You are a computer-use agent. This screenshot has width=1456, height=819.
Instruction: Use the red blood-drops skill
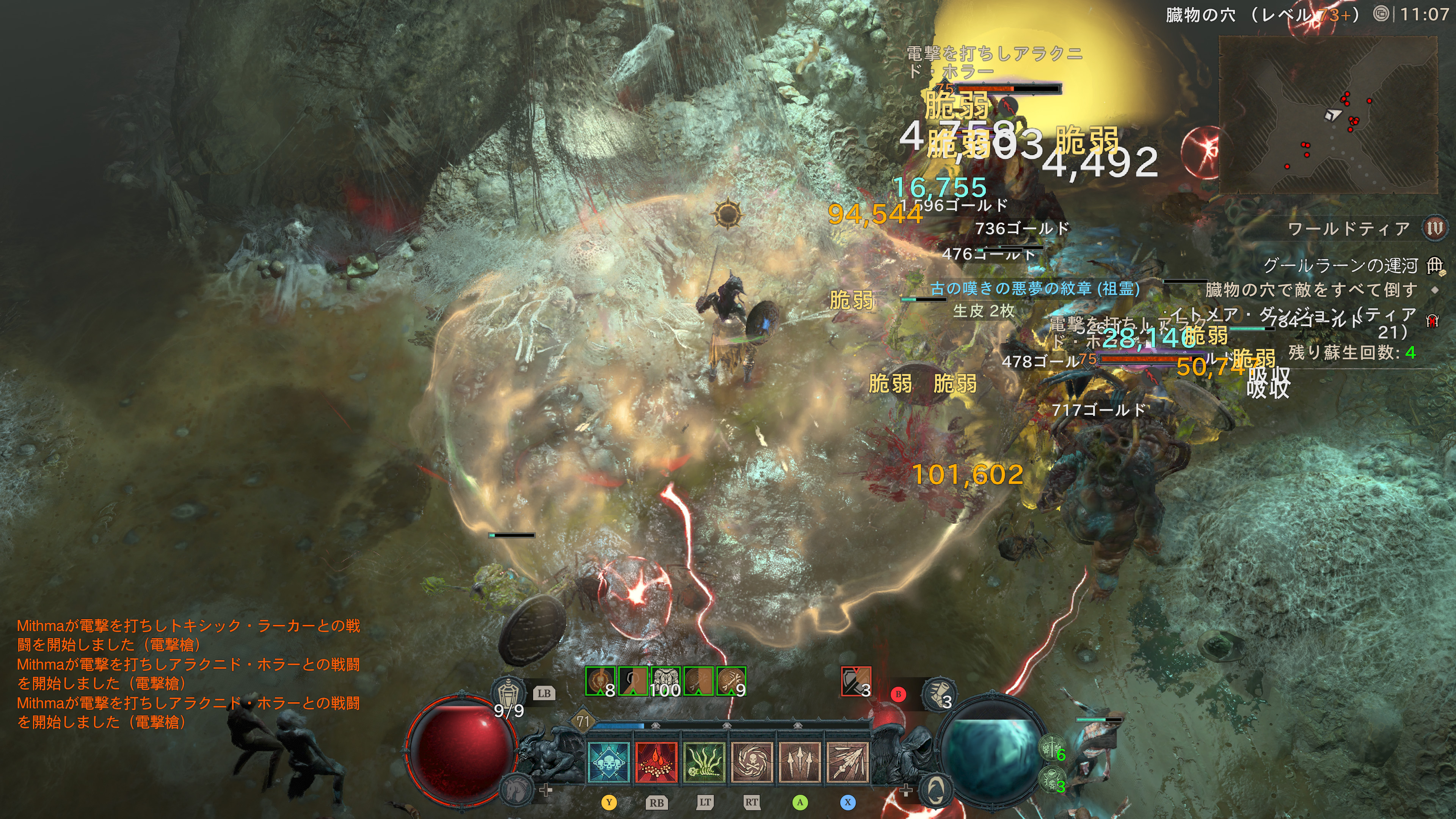[656, 762]
